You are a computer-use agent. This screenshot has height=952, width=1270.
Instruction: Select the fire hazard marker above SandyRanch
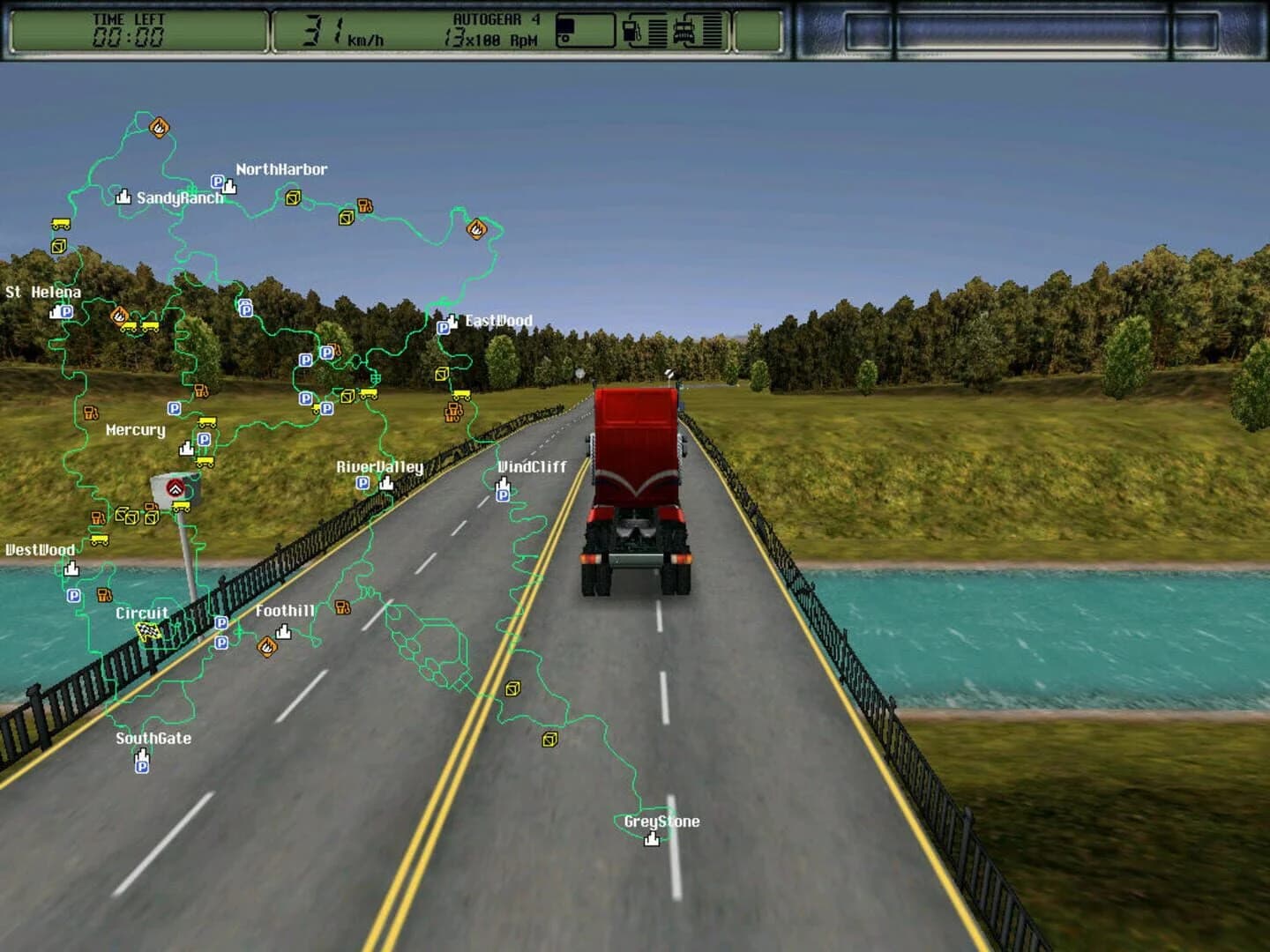pyautogui.click(x=157, y=129)
